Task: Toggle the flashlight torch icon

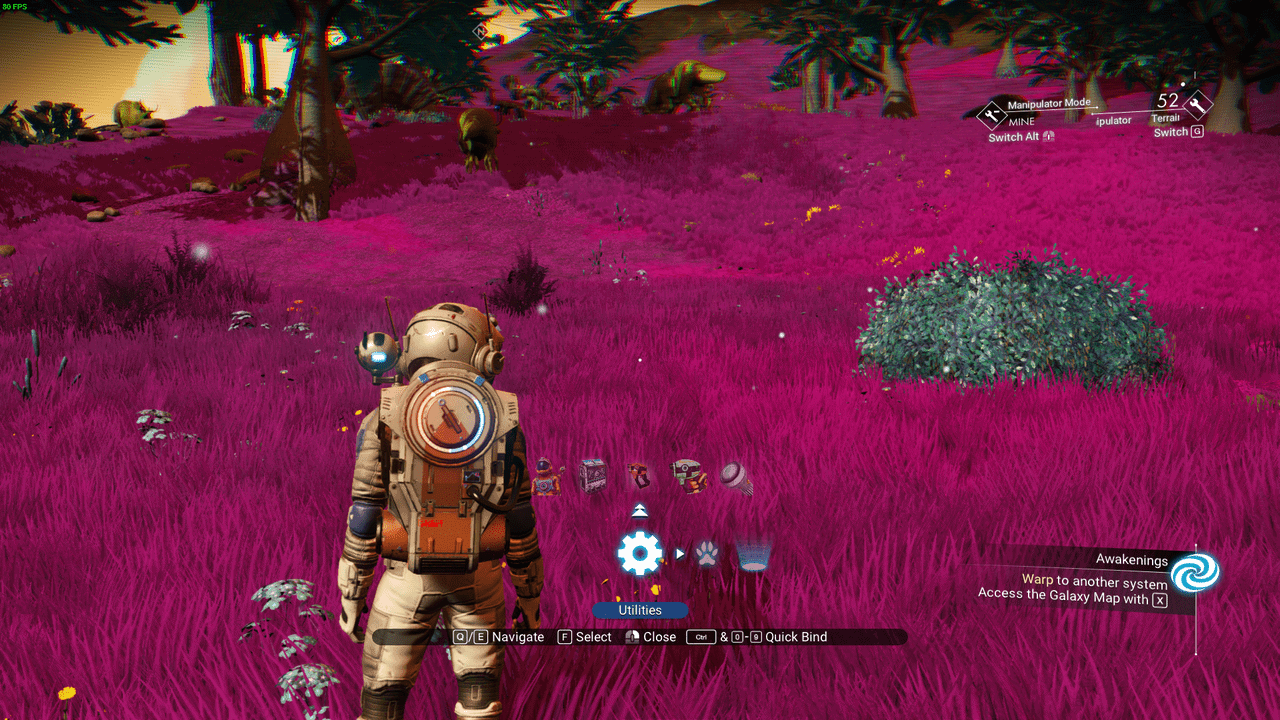Action: [x=736, y=477]
